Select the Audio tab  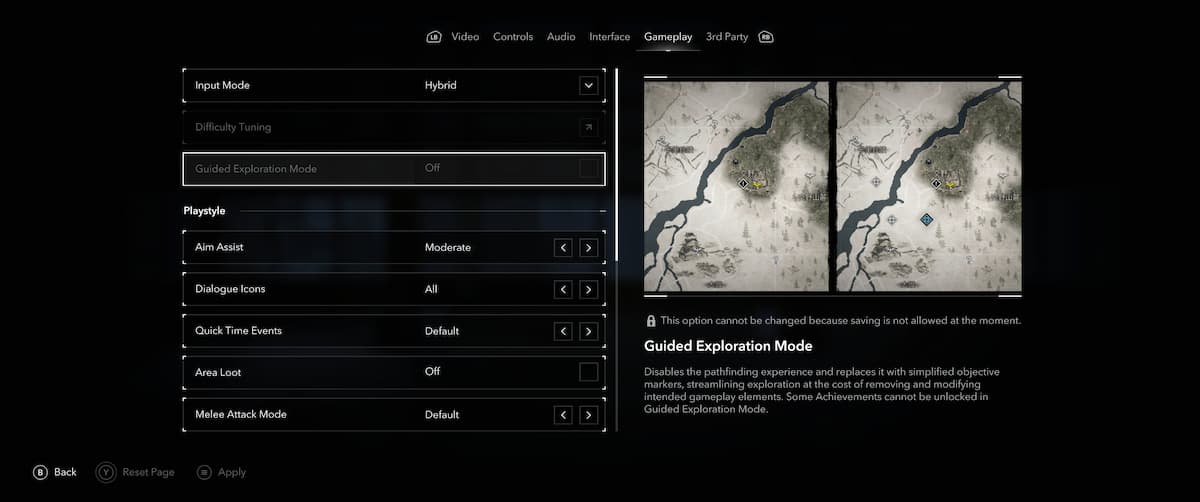tap(561, 37)
